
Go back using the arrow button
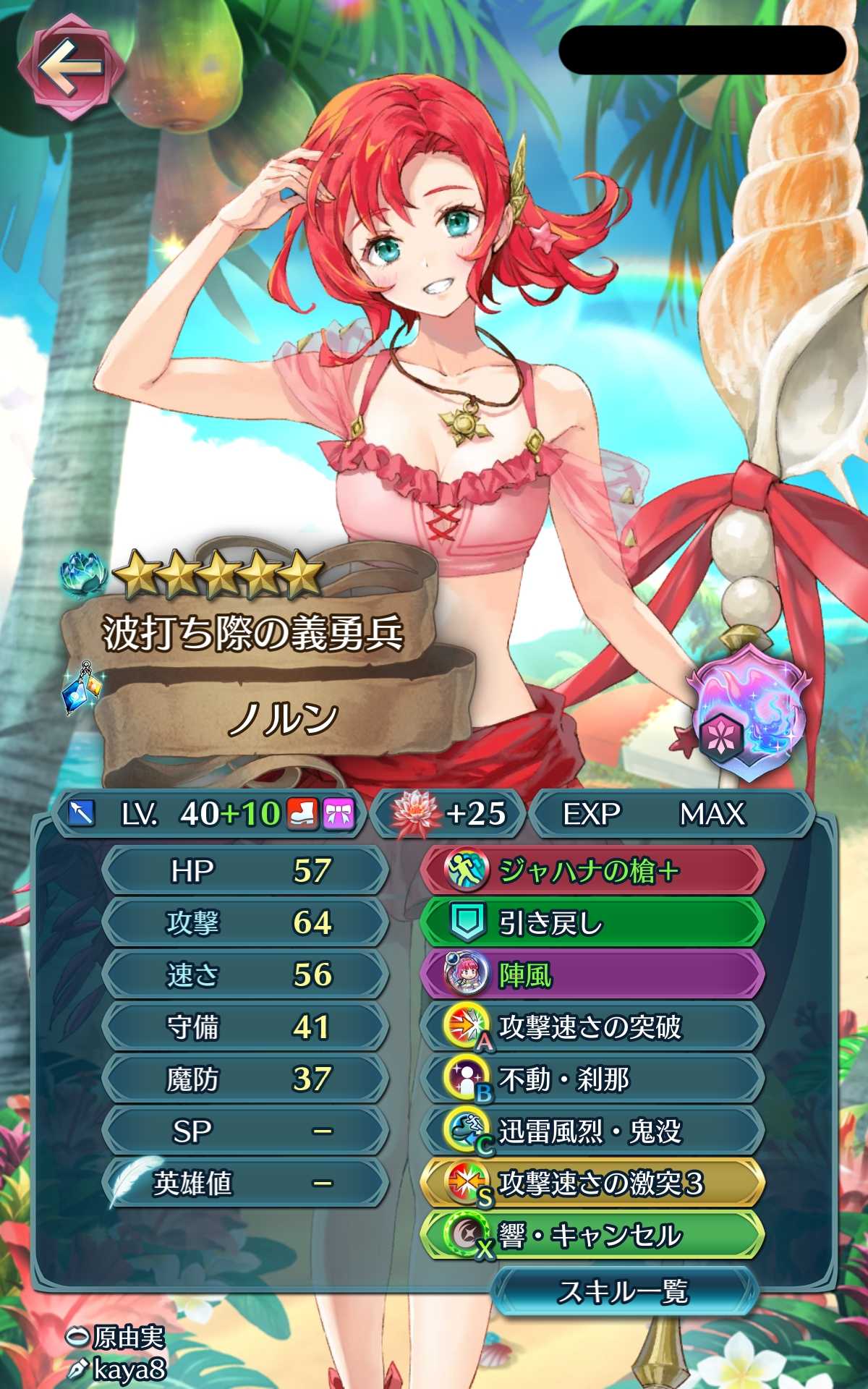[x=70, y=67]
